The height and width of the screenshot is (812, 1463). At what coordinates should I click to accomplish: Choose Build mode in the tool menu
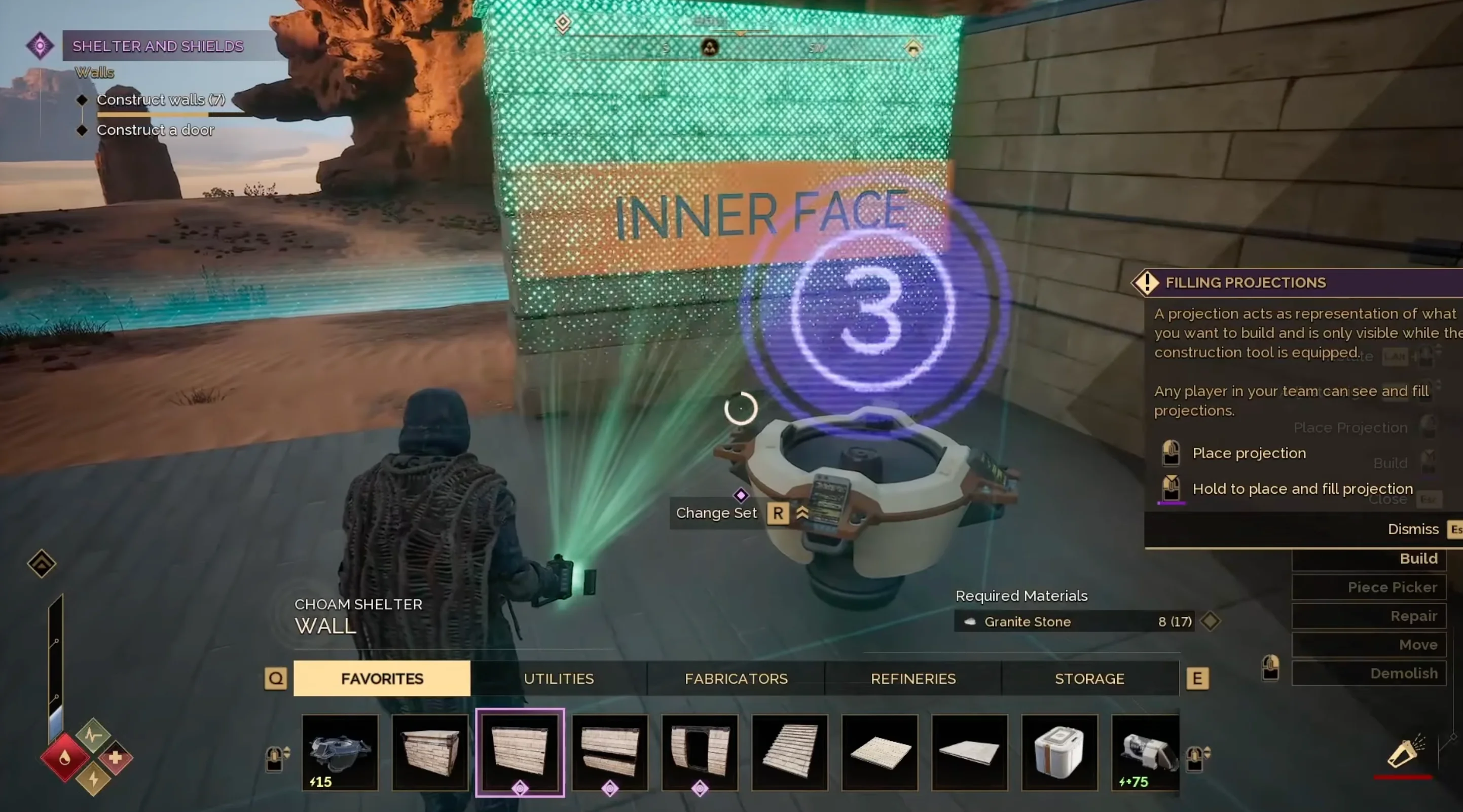[x=1369, y=559]
